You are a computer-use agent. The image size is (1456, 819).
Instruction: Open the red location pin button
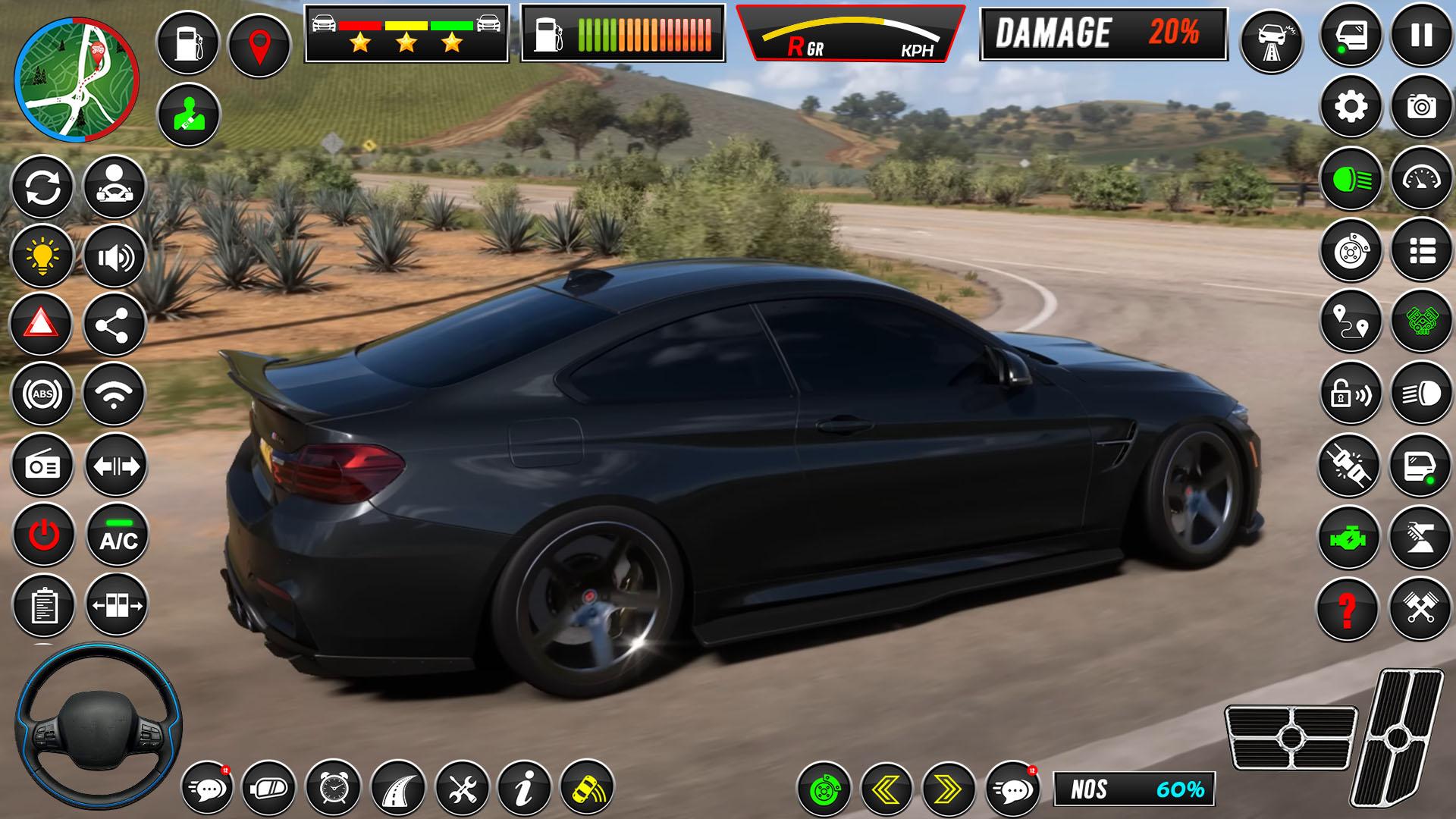(x=259, y=45)
